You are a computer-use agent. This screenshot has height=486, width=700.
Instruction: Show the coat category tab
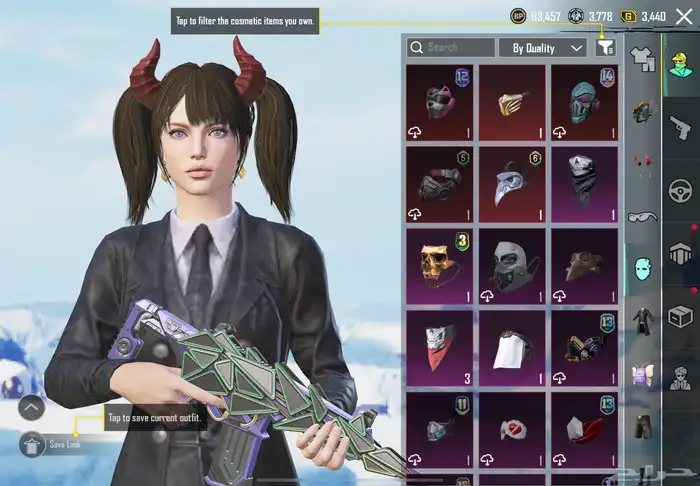[642, 322]
